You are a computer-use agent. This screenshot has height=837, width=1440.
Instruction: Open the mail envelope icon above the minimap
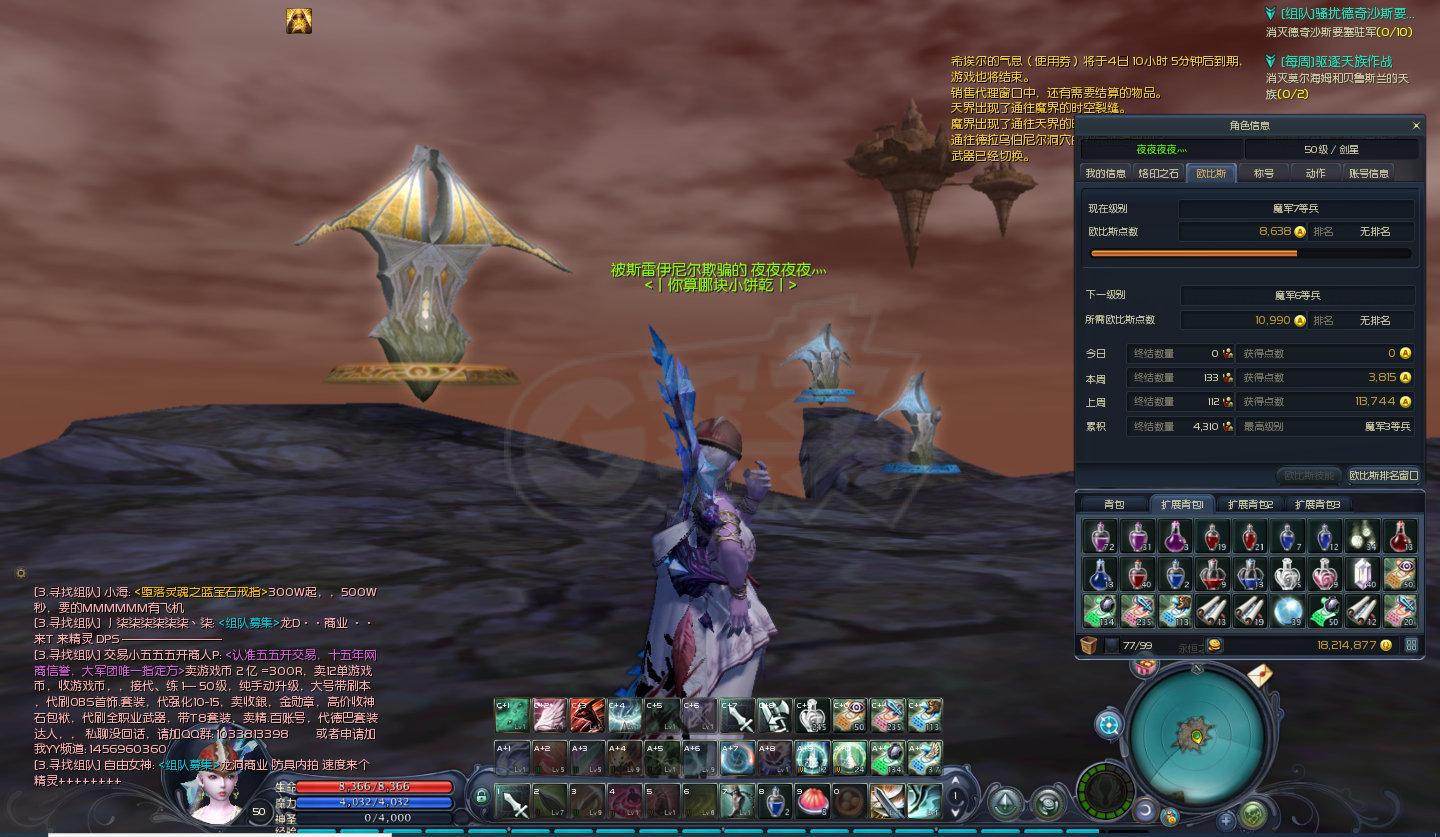tap(1260, 676)
